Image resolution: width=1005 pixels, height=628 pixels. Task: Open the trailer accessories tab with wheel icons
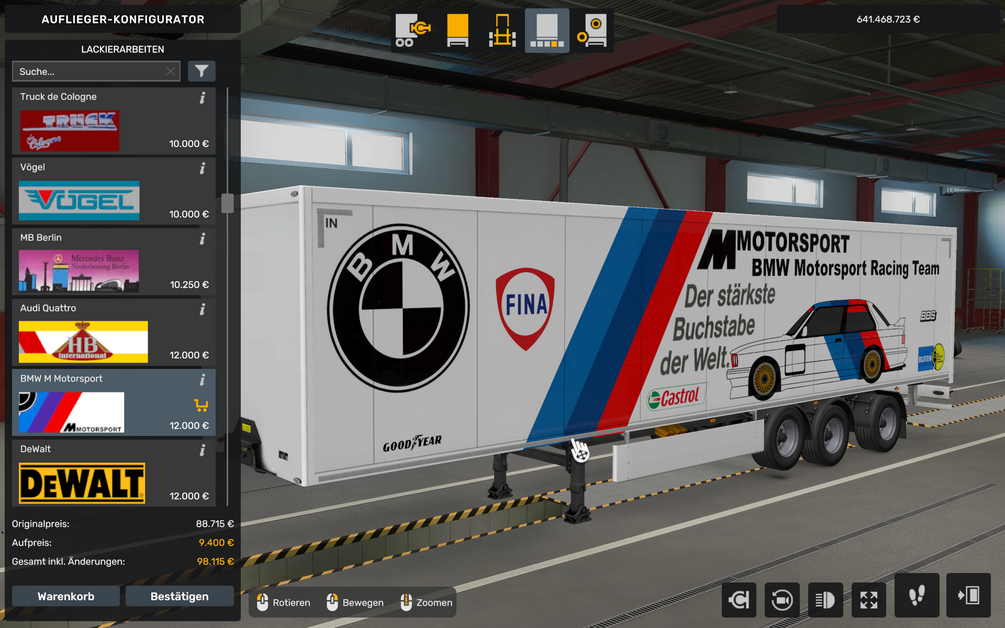point(592,31)
